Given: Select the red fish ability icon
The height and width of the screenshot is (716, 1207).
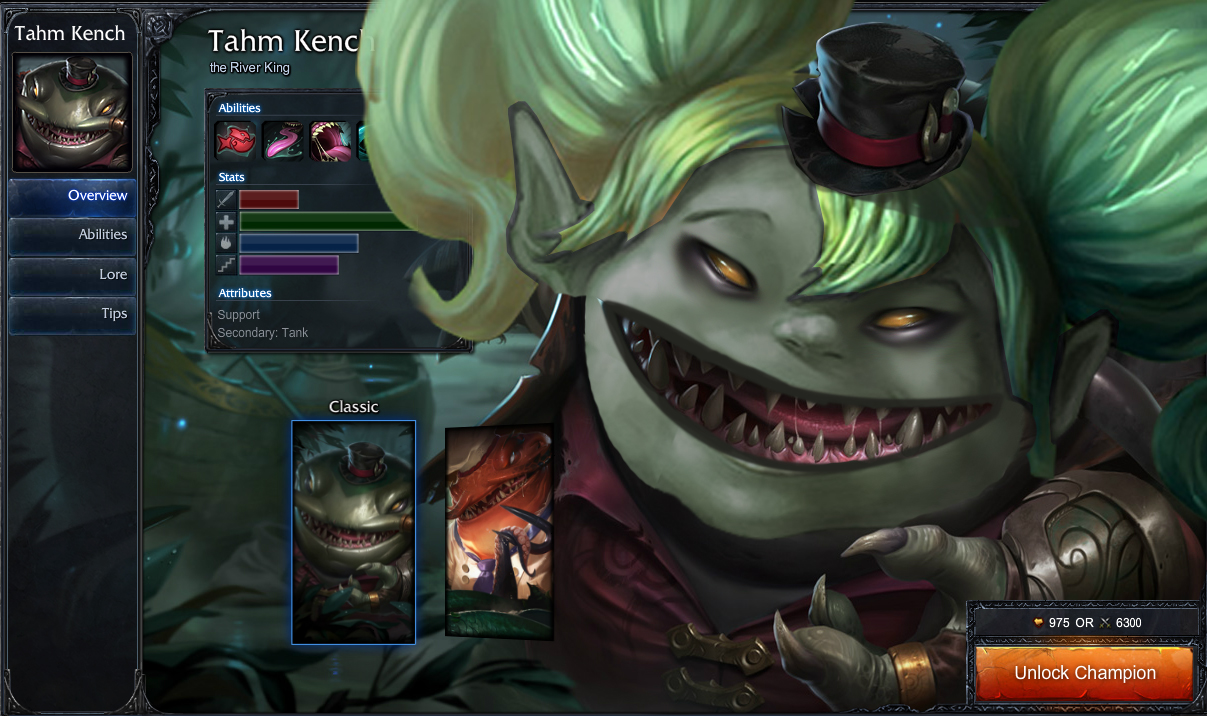Looking at the screenshot, I should tap(236, 141).
